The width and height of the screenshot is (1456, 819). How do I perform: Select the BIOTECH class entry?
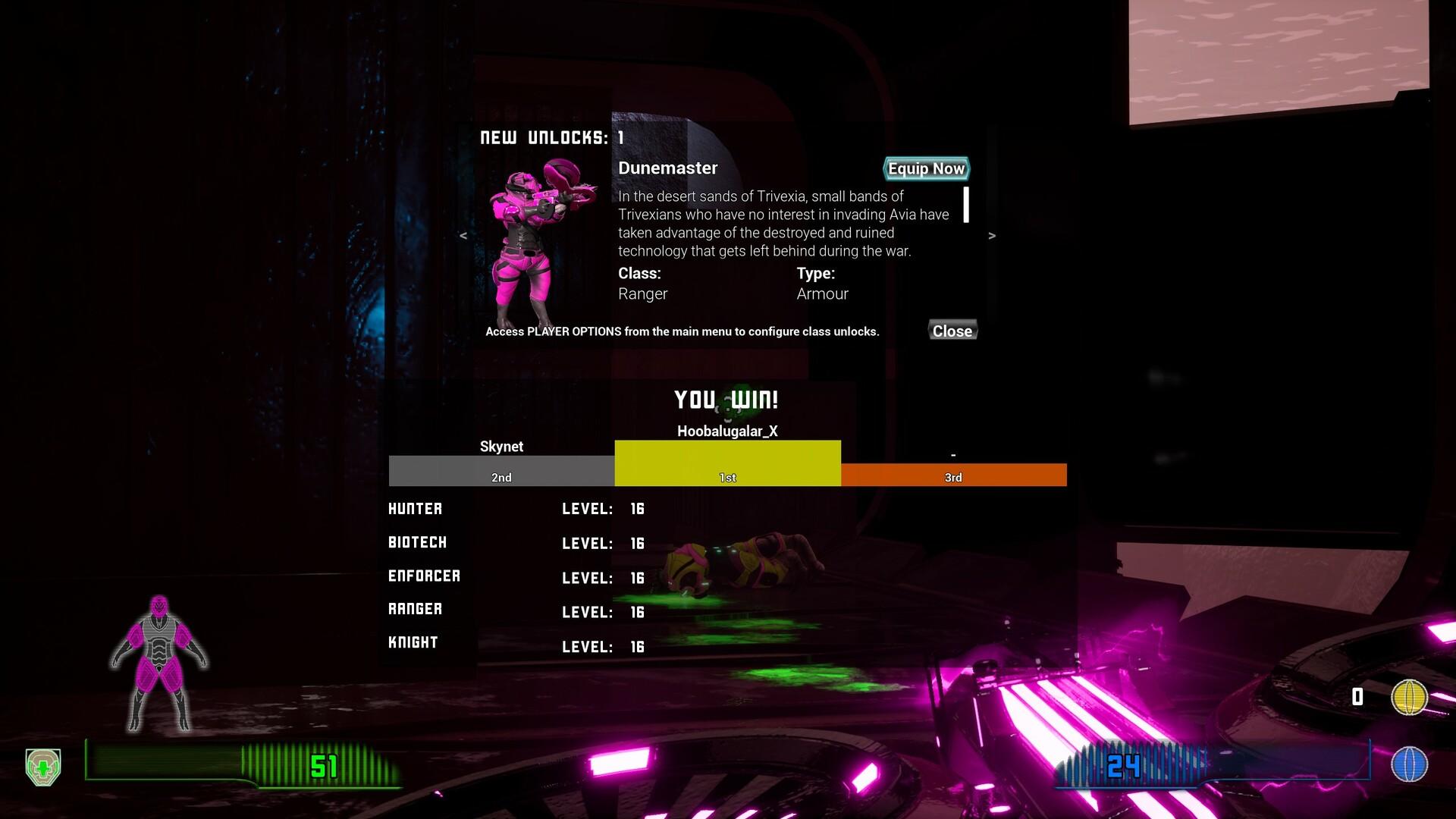(417, 542)
